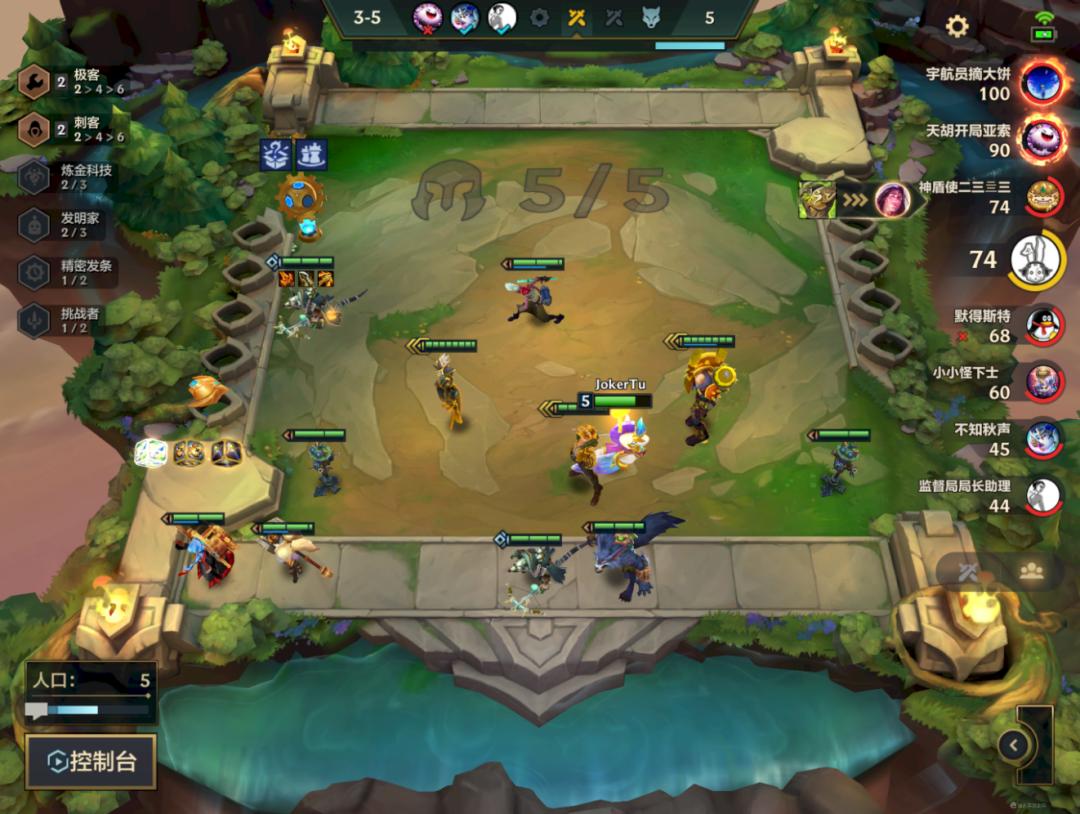This screenshot has height=814, width=1080.
Task: Visit 小小怪下士's board
Action: tap(1043, 382)
